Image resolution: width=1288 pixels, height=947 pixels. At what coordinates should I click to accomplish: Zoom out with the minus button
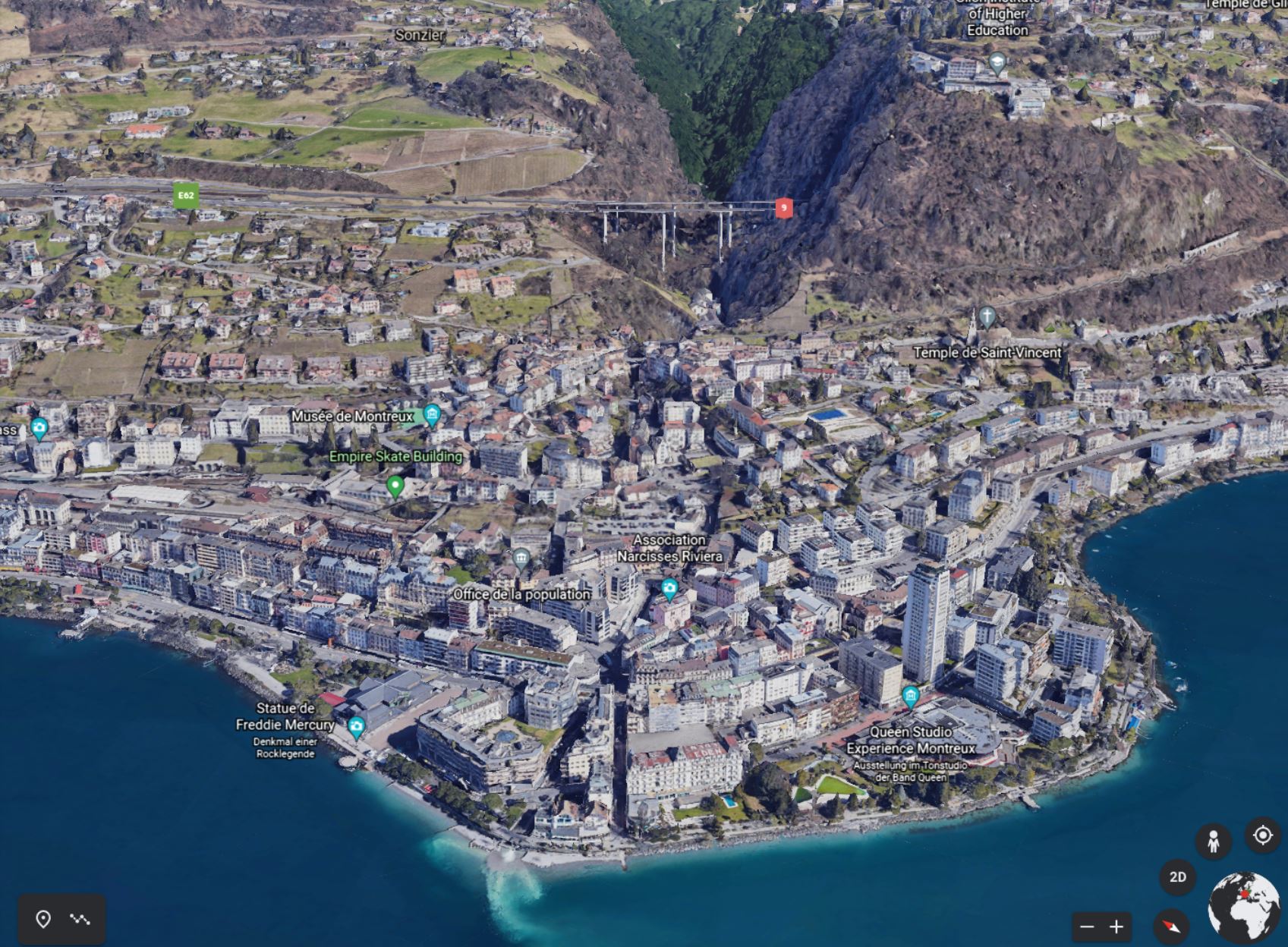click(x=1087, y=927)
